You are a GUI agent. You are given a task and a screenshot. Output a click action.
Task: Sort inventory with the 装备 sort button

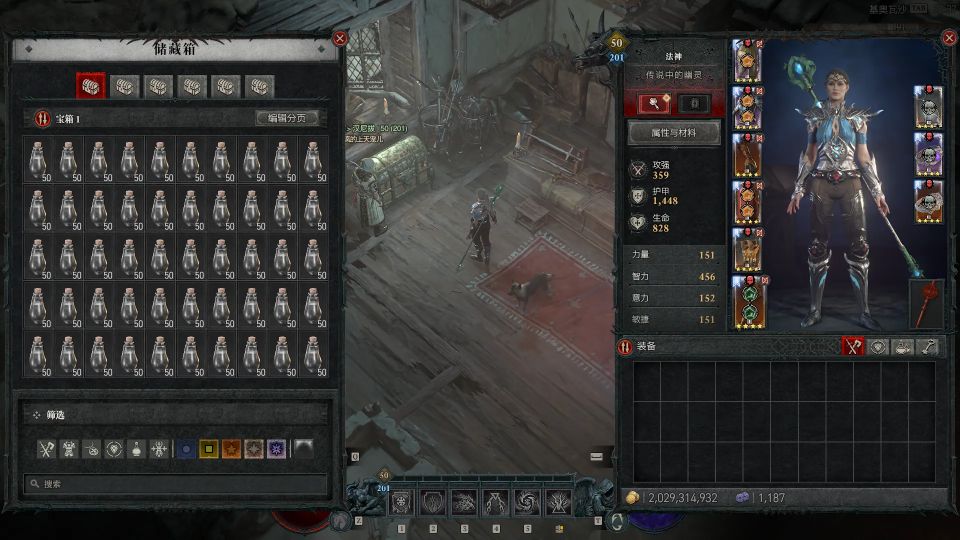pyautogui.click(x=627, y=346)
